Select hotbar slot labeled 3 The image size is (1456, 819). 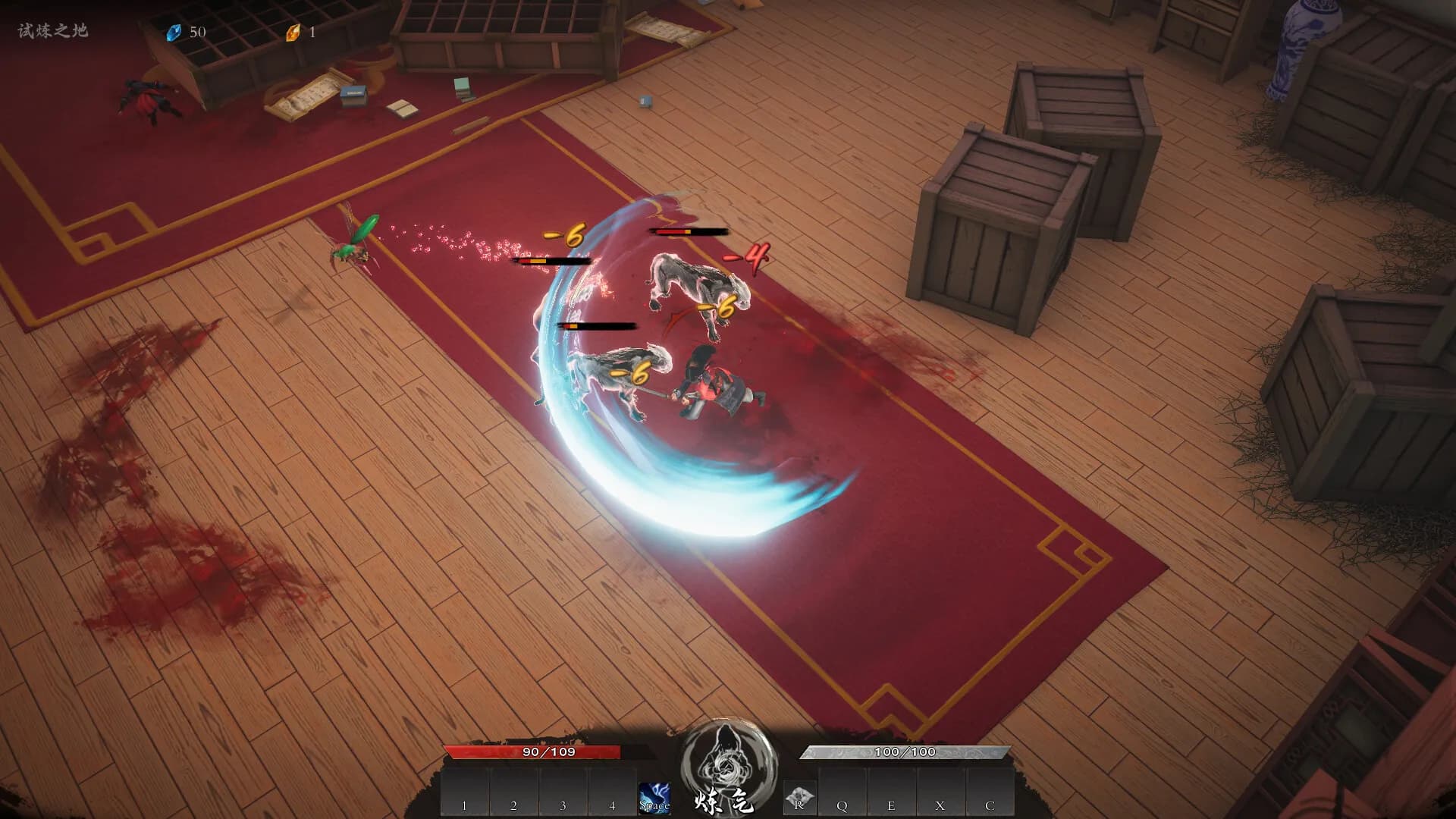pyautogui.click(x=563, y=792)
